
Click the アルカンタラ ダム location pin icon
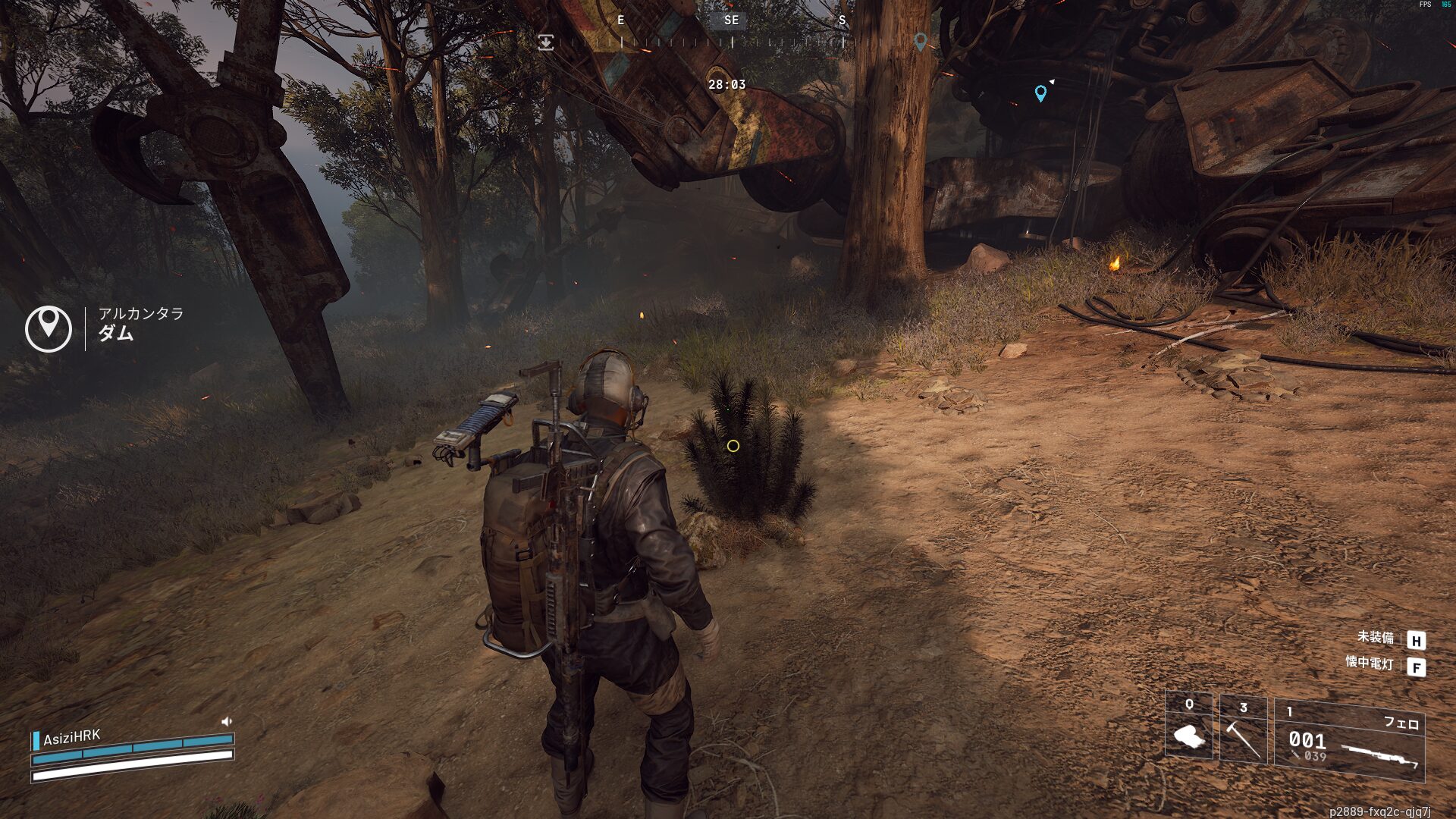[x=49, y=328]
